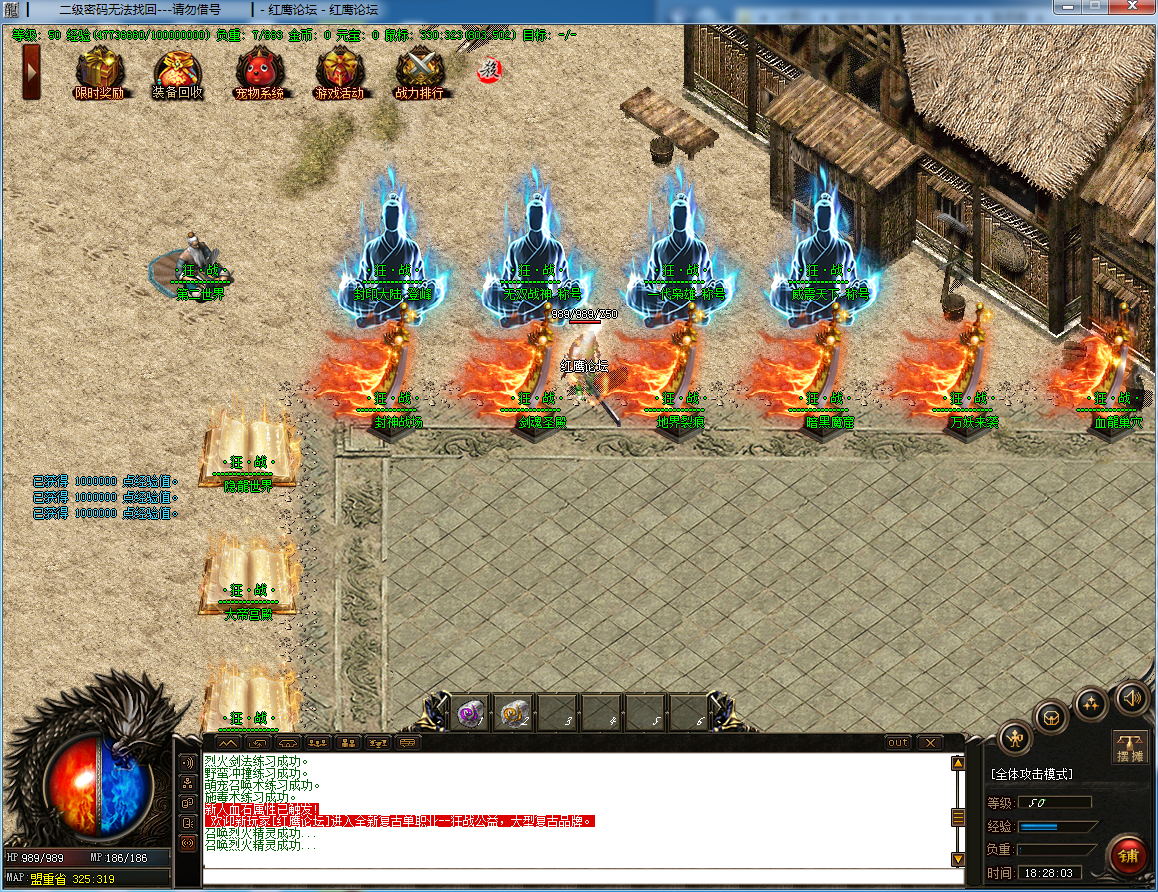Show the 战力排行 power ranking
This screenshot has width=1158, height=892.
pyautogui.click(x=419, y=72)
